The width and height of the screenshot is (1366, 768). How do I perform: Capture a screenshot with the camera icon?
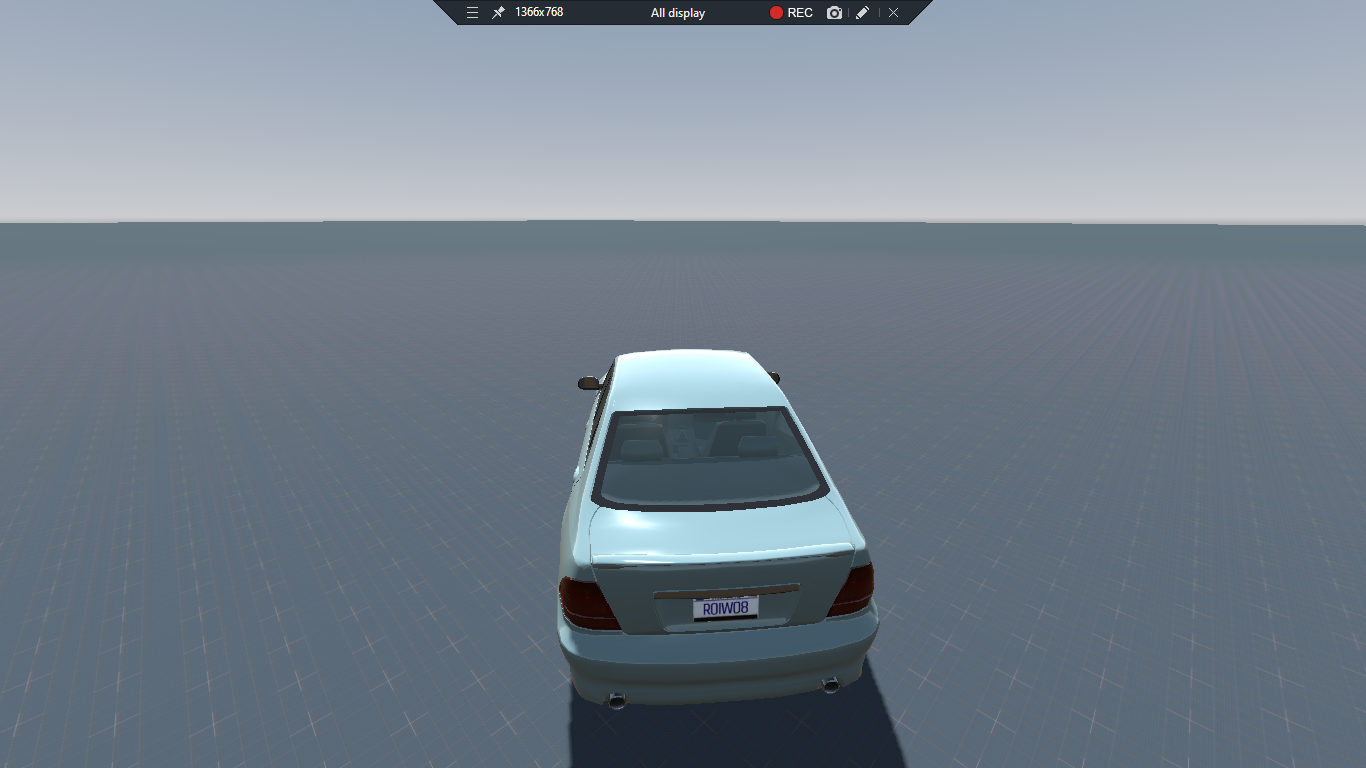[x=834, y=13]
